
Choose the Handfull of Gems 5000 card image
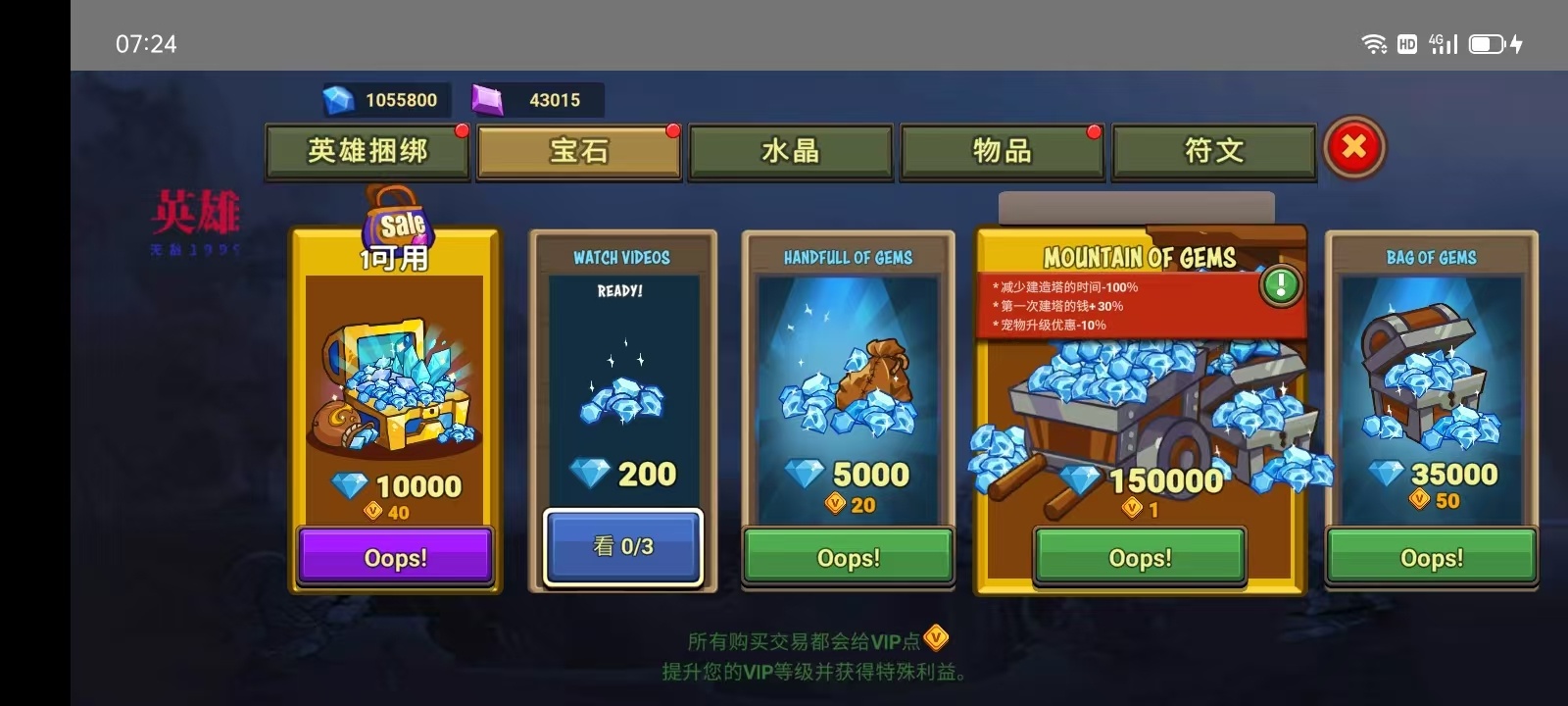[849, 392]
